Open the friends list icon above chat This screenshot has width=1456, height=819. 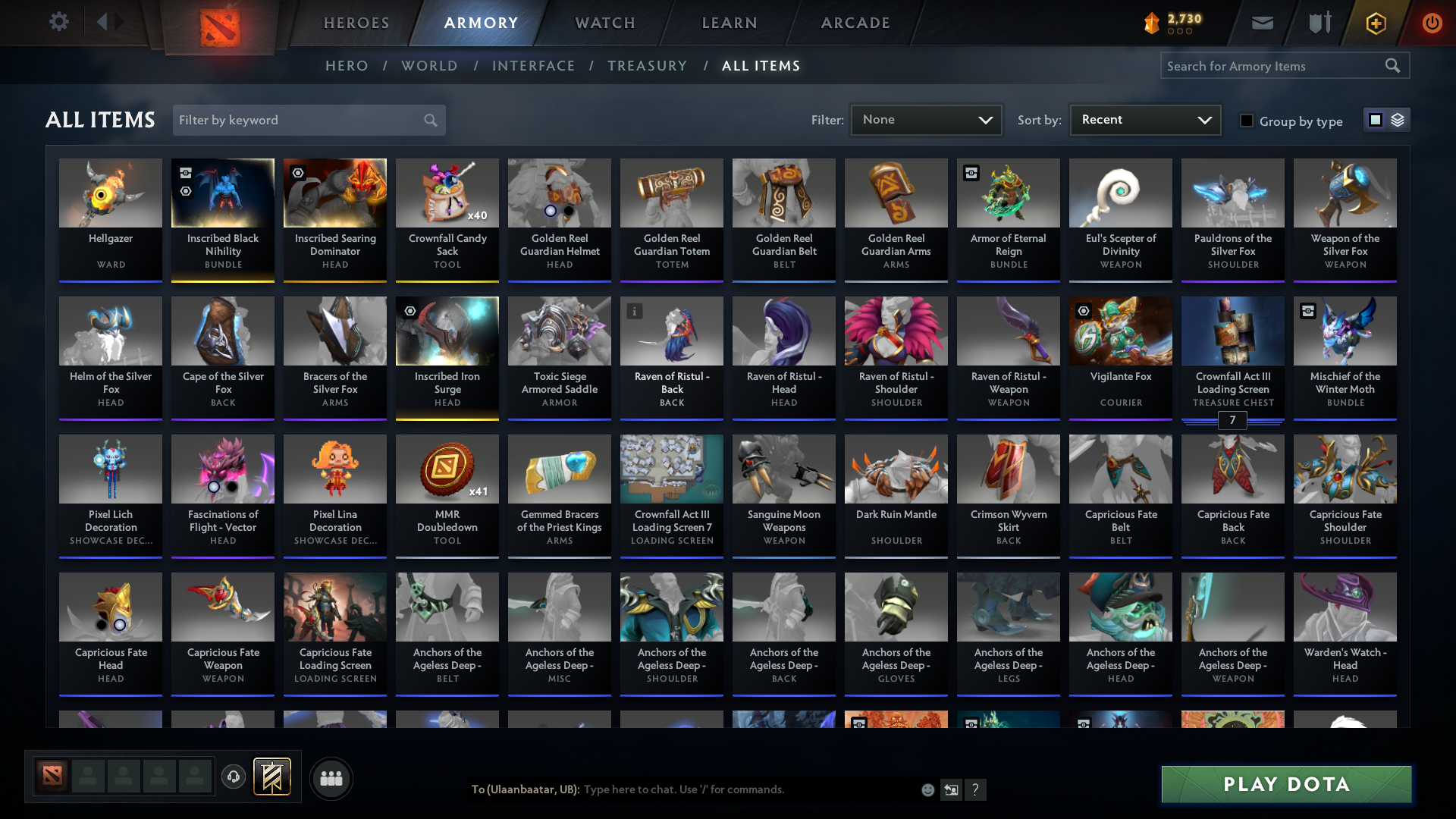331,778
